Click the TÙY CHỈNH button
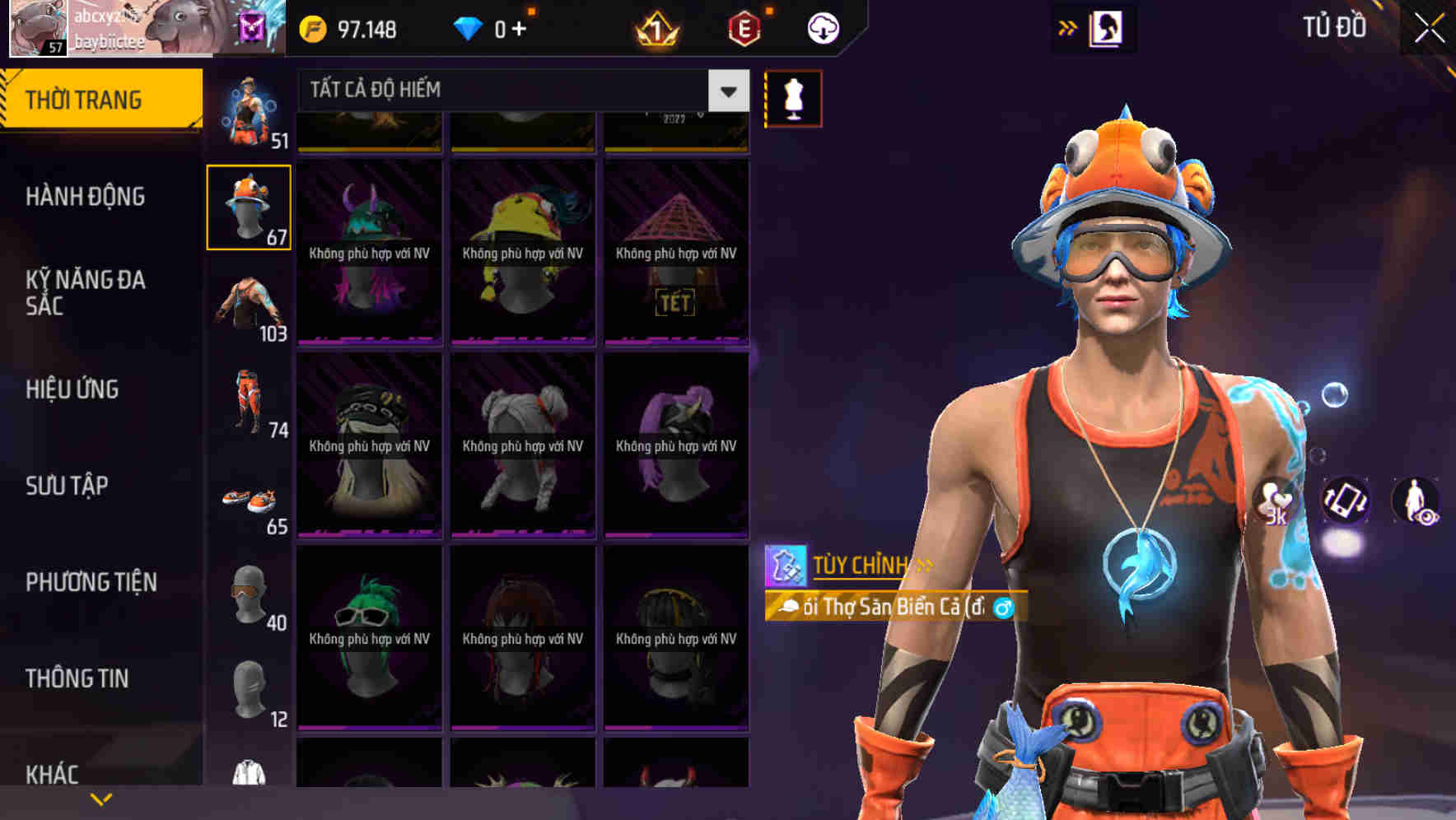 click(860, 566)
